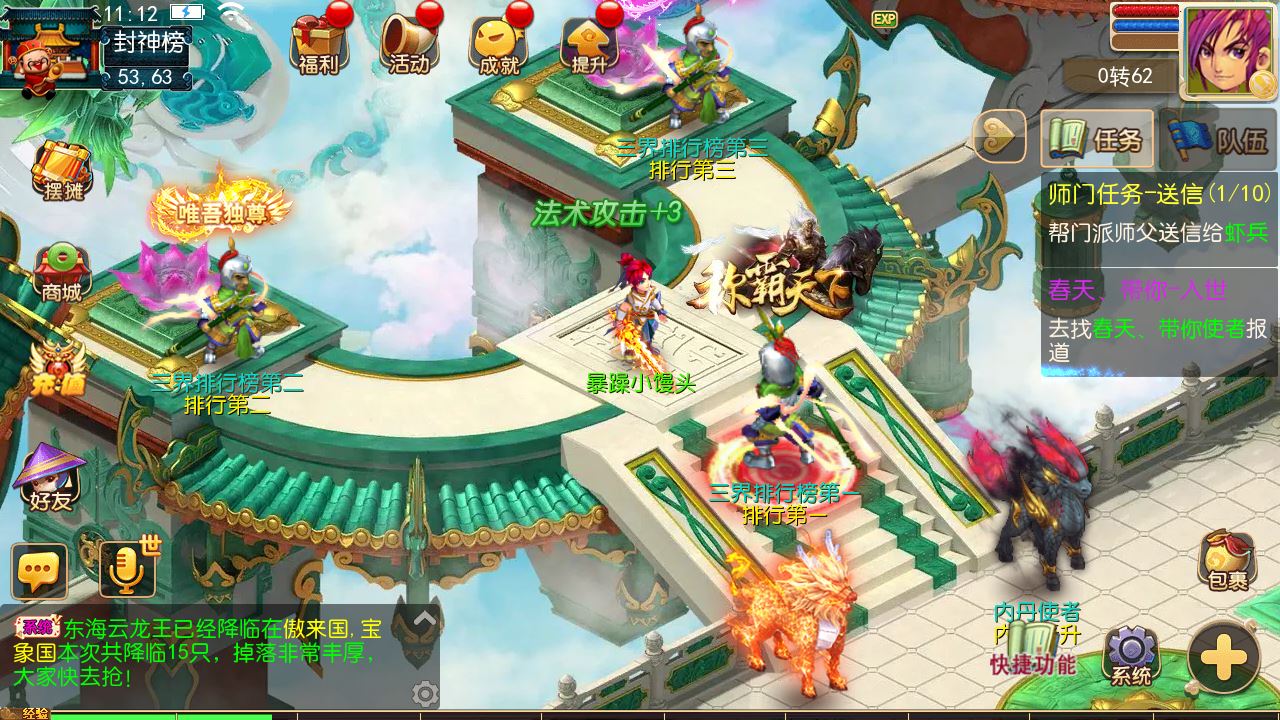Open the chat speech bubble button
The width and height of the screenshot is (1280, 720).
[x=40, y=572]
